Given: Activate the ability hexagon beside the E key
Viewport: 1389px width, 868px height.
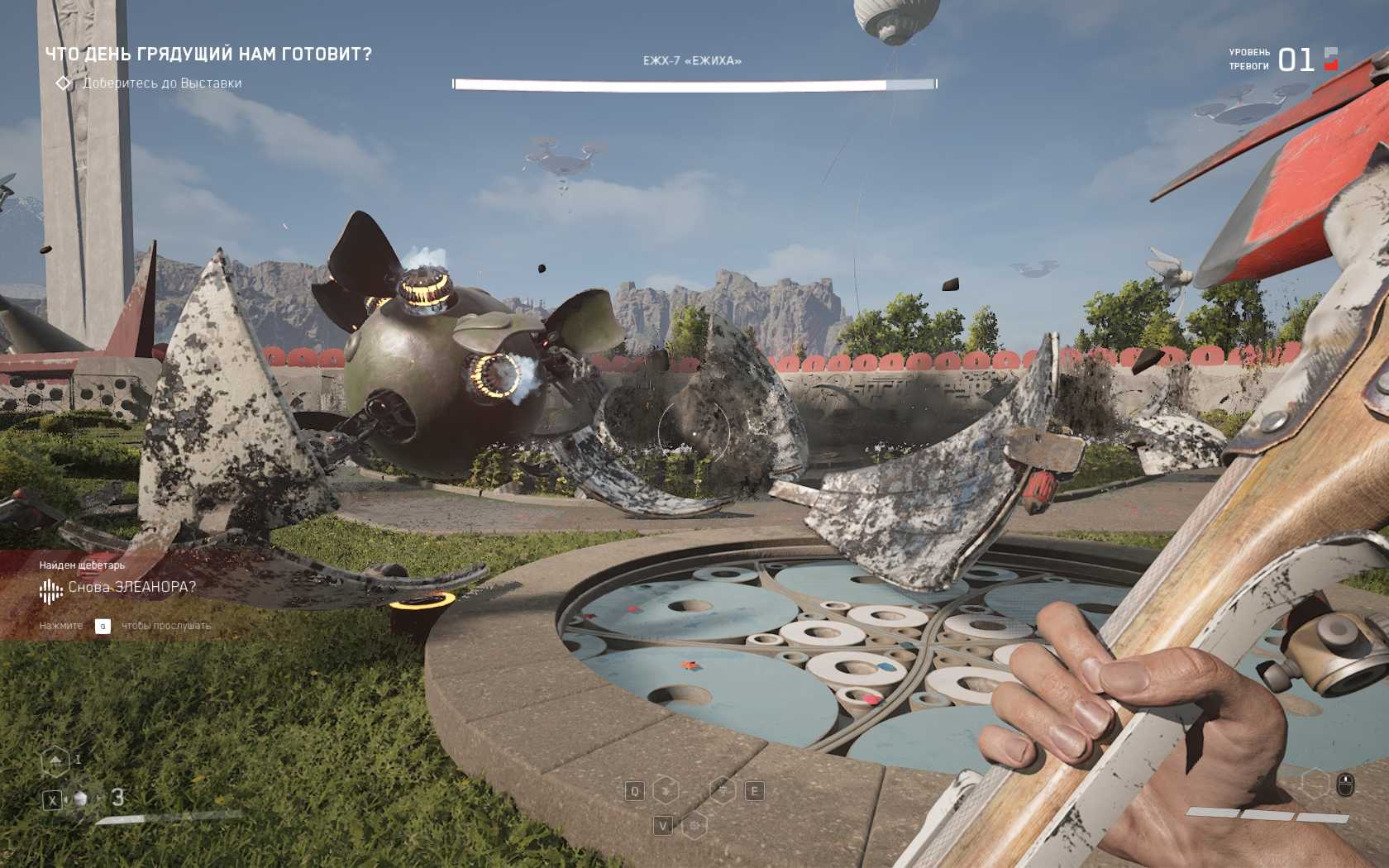Looking at the screenshot, I should (723, 791).
